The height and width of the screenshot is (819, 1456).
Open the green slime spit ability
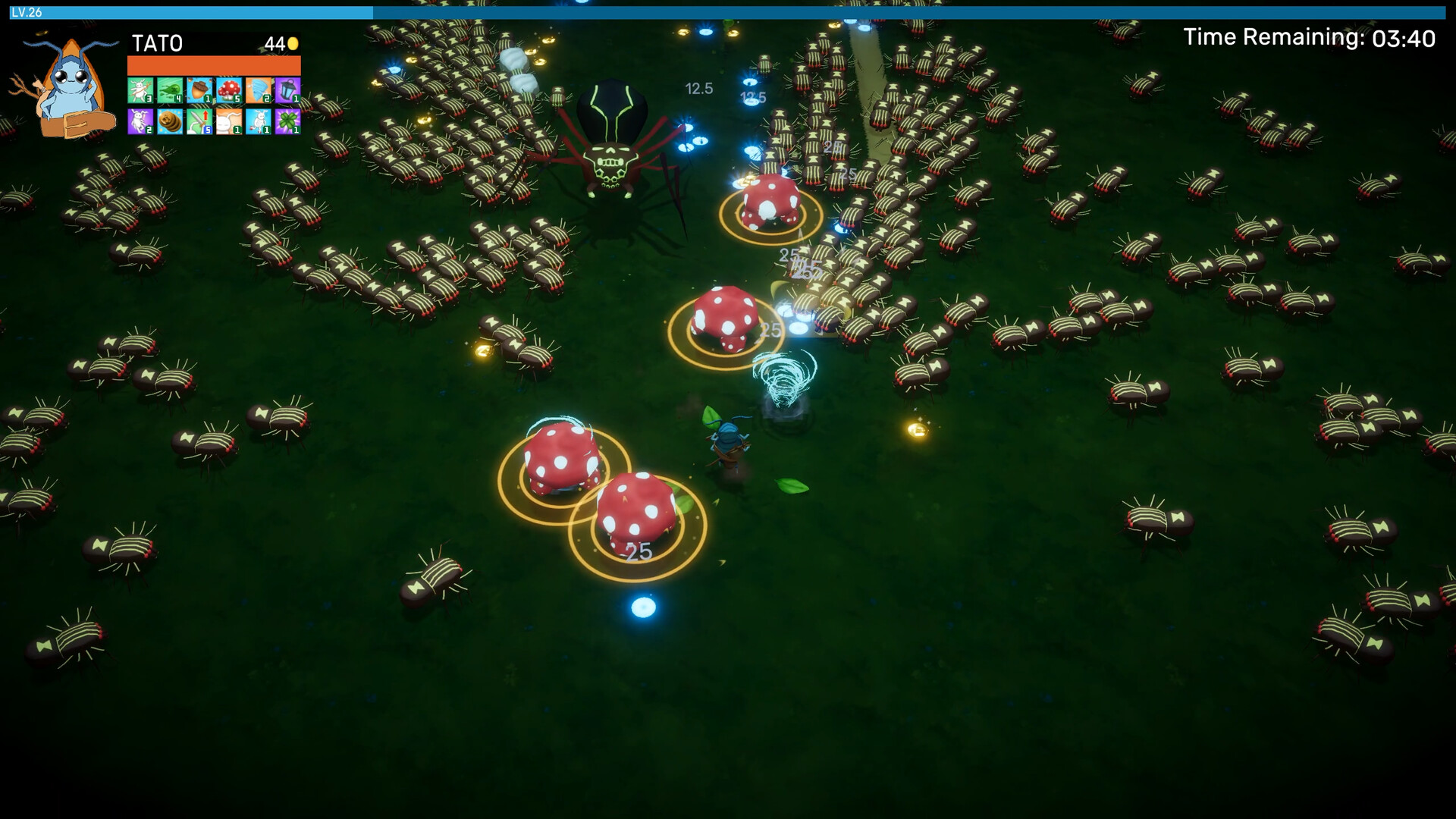[169, 89]
